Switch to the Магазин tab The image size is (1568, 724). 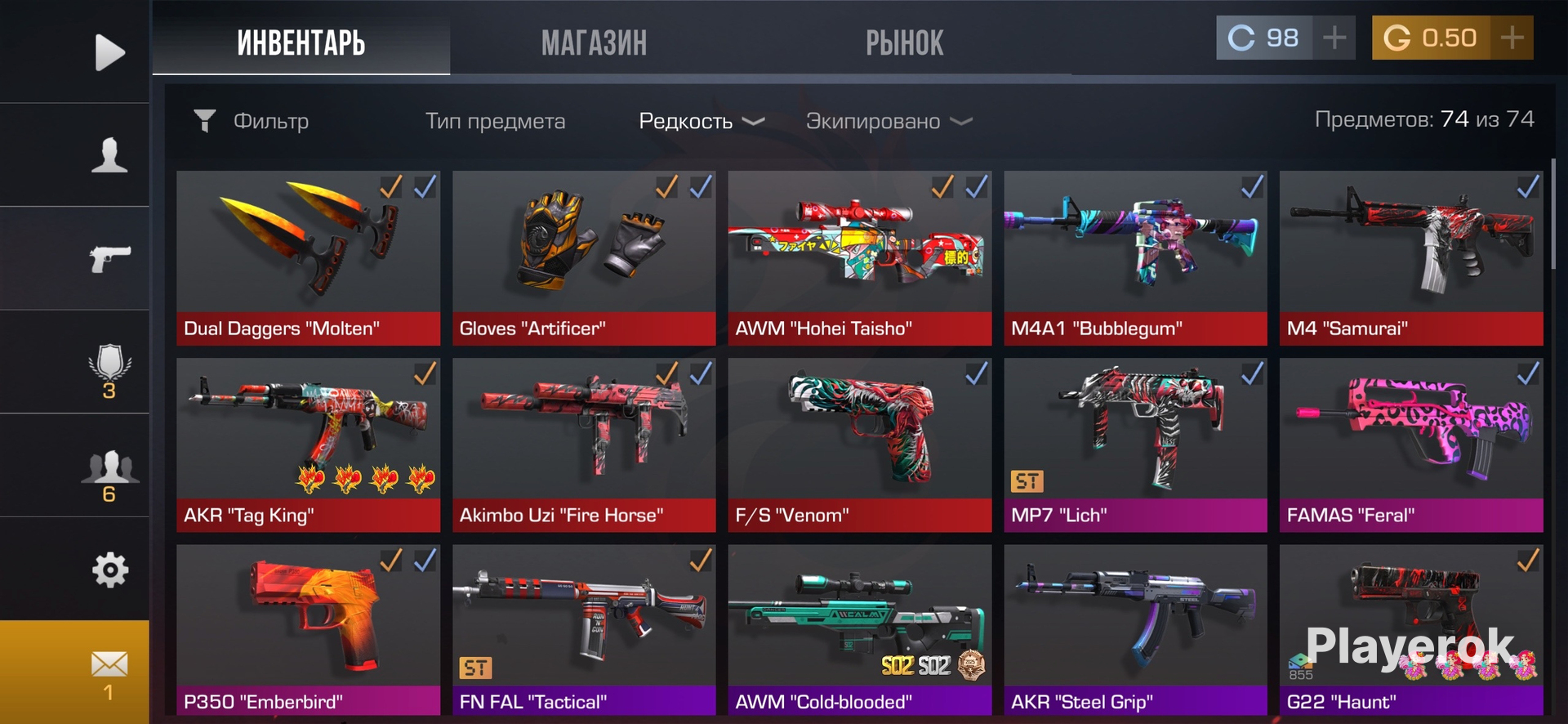pos(594,42)
